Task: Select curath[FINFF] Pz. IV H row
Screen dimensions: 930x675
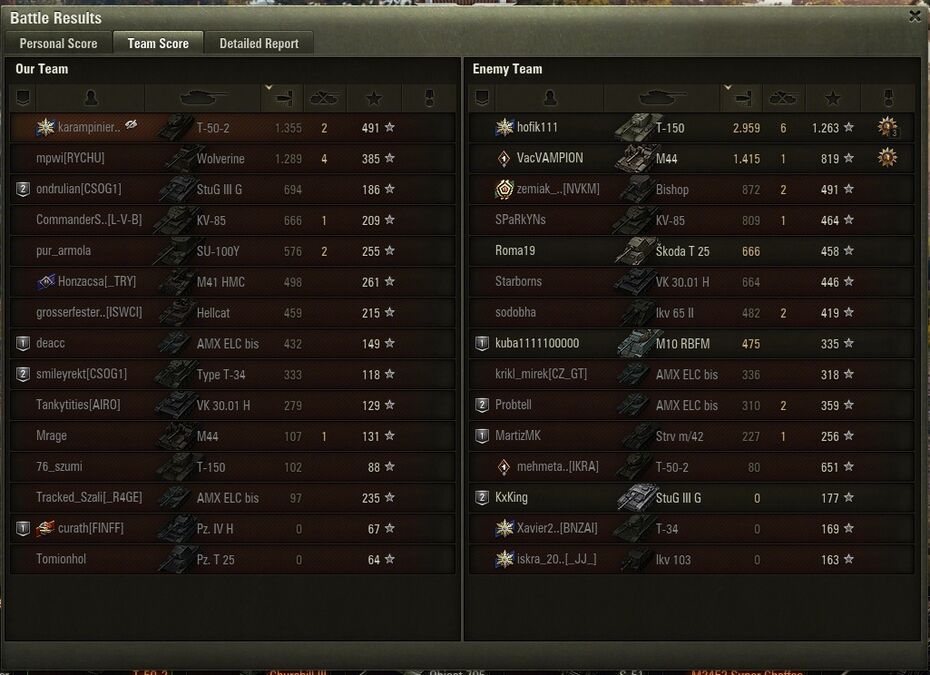Action: (232, 529)
